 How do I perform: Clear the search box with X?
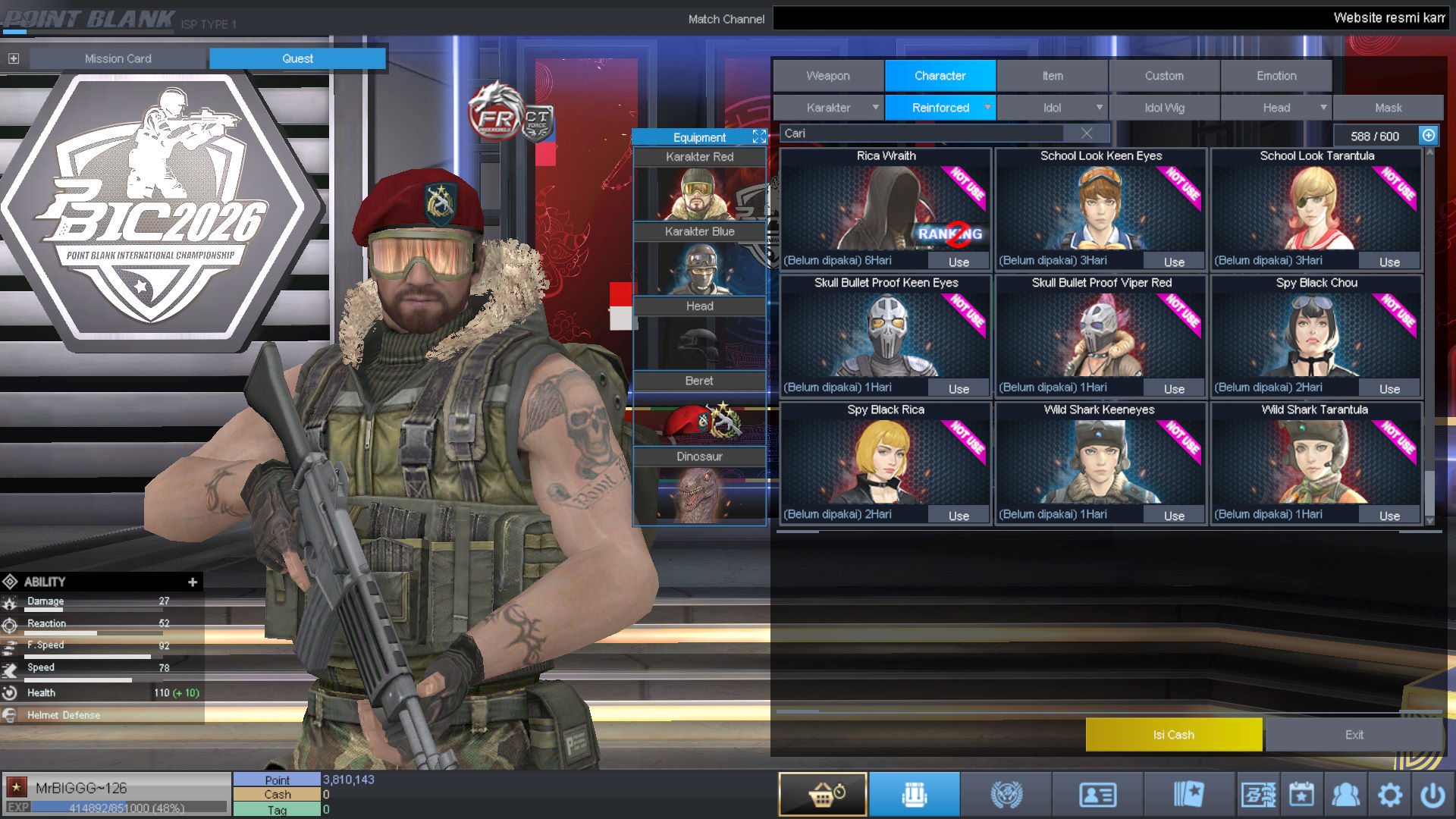[x=1087, y=133]
